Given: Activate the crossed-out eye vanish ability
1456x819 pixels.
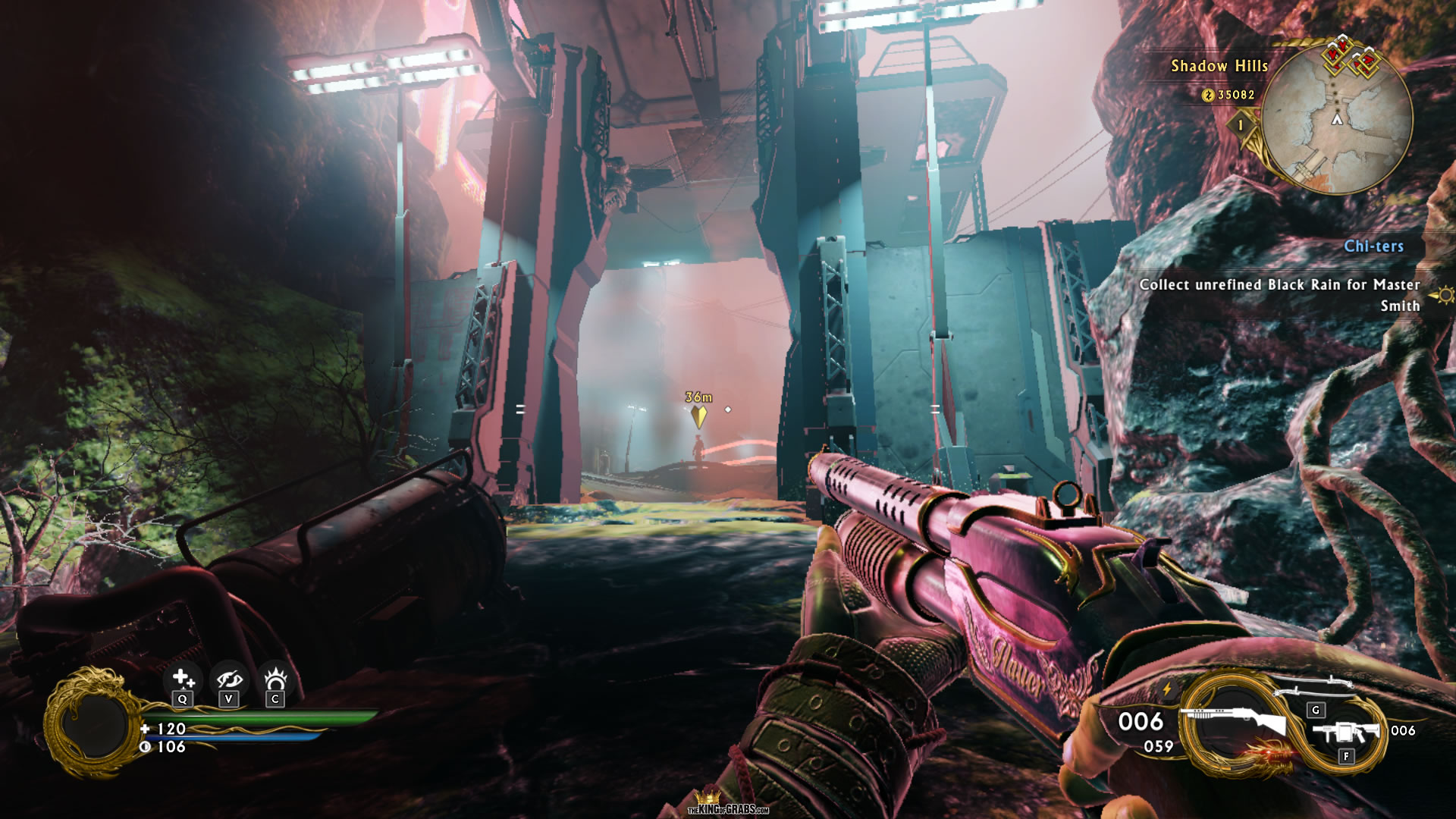Looking at the screenshot, I should point(228,679).
